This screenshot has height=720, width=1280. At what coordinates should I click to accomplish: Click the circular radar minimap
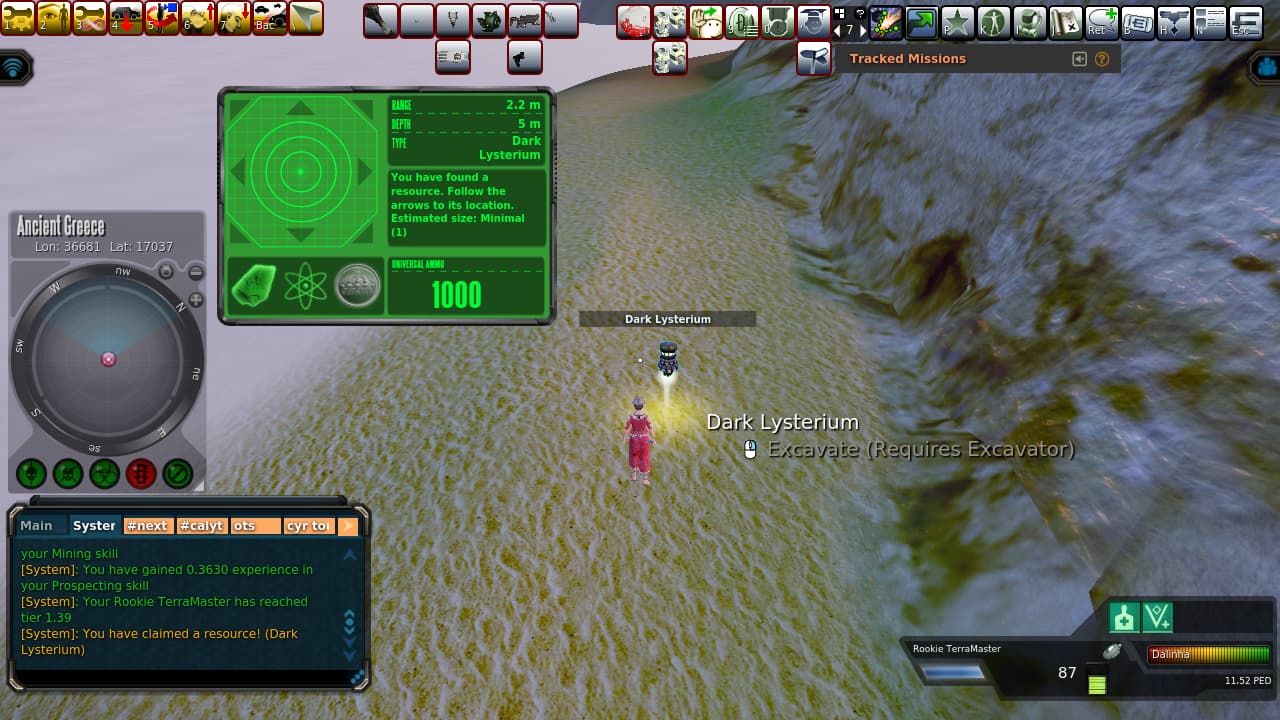coord(108,359)
